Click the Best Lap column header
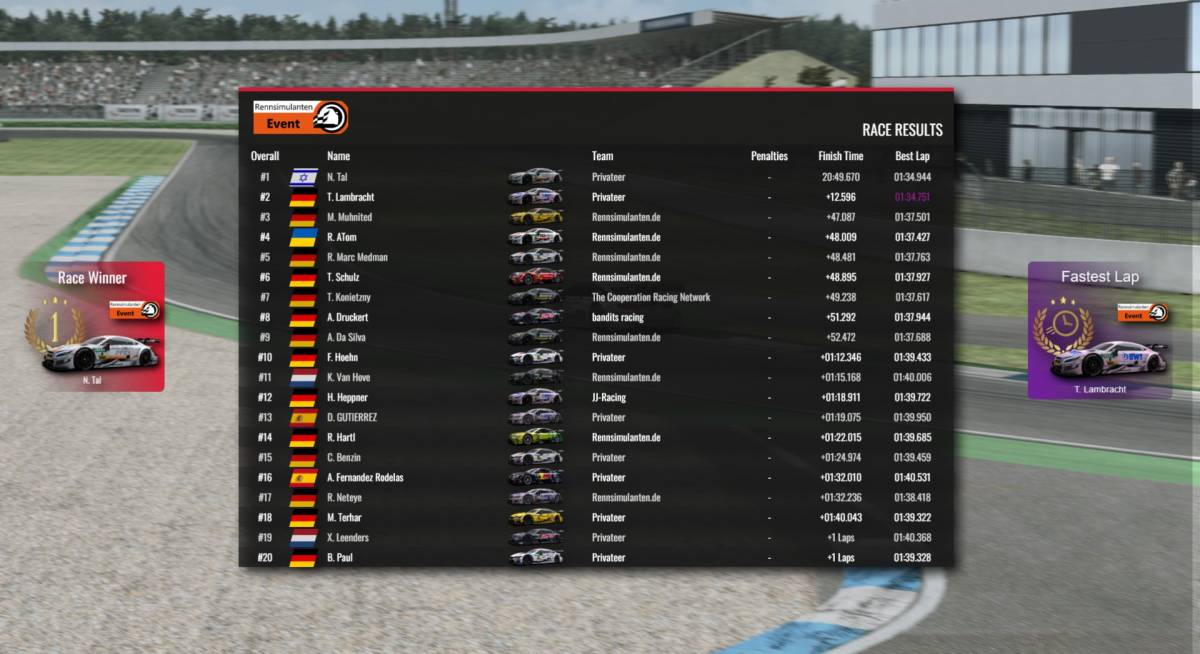 click(x=912, y=156)
